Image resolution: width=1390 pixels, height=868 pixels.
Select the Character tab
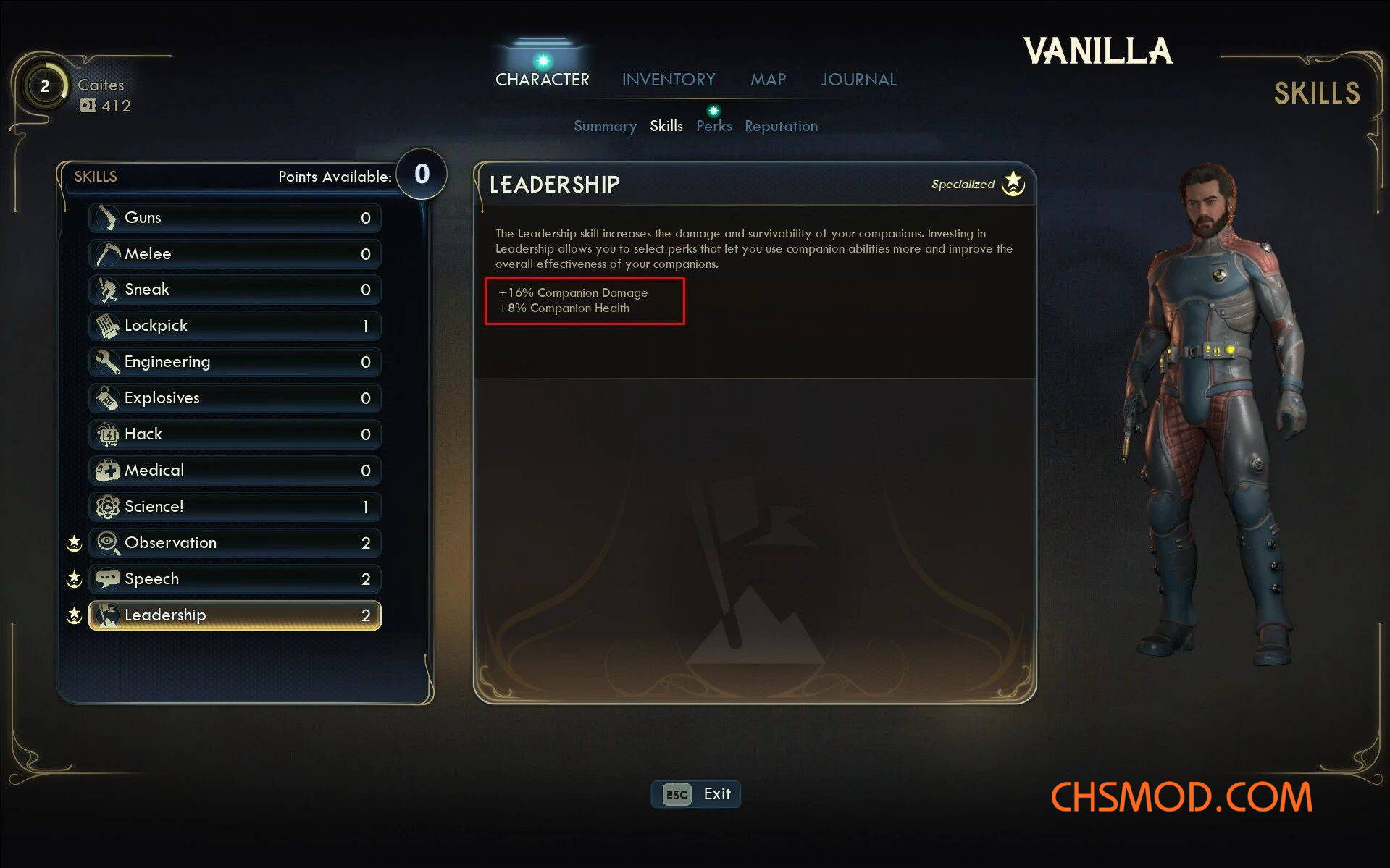(542, 80)
